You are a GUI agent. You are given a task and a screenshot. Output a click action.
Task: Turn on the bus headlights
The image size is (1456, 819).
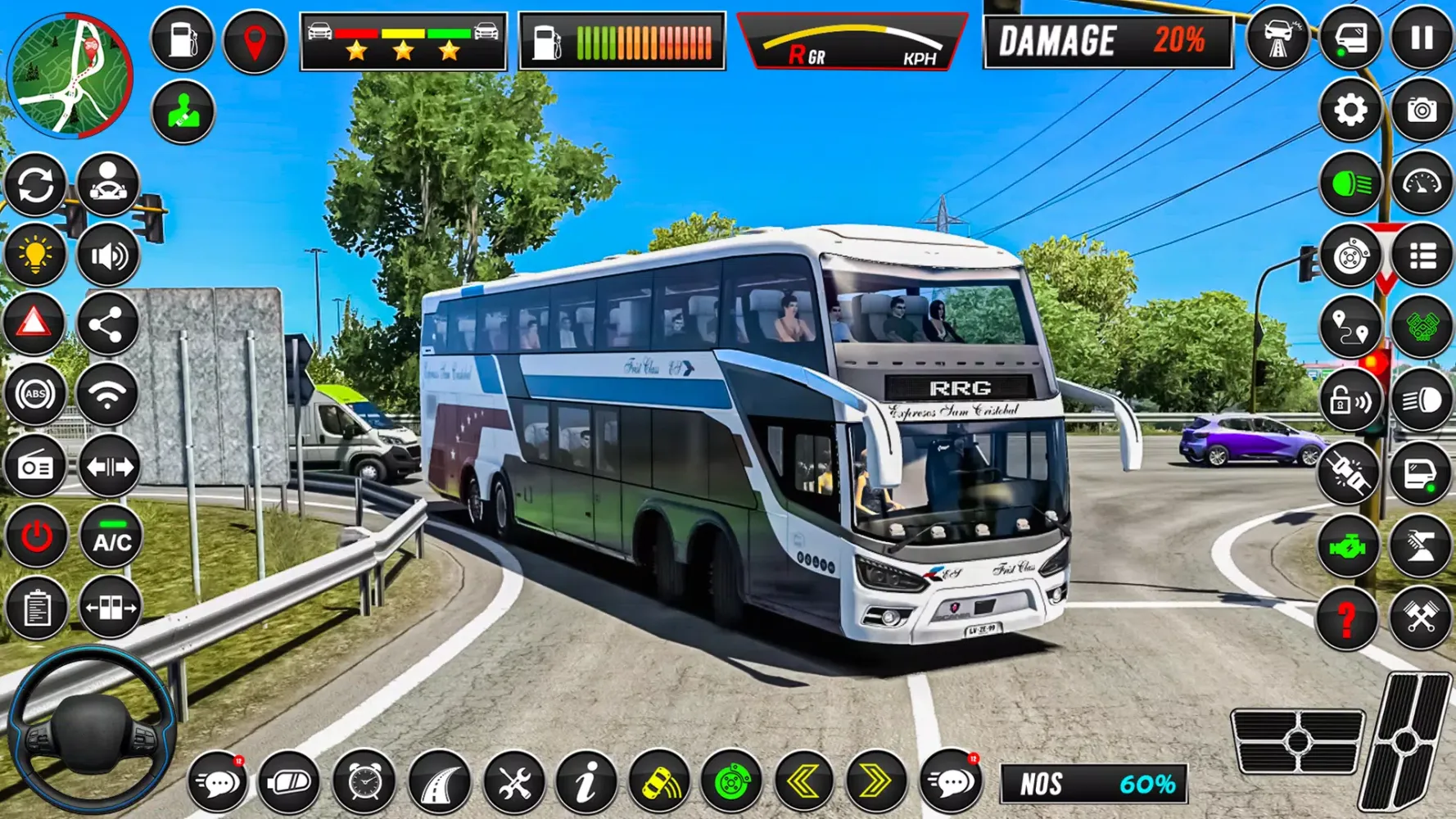click(x=1350, y=183)
